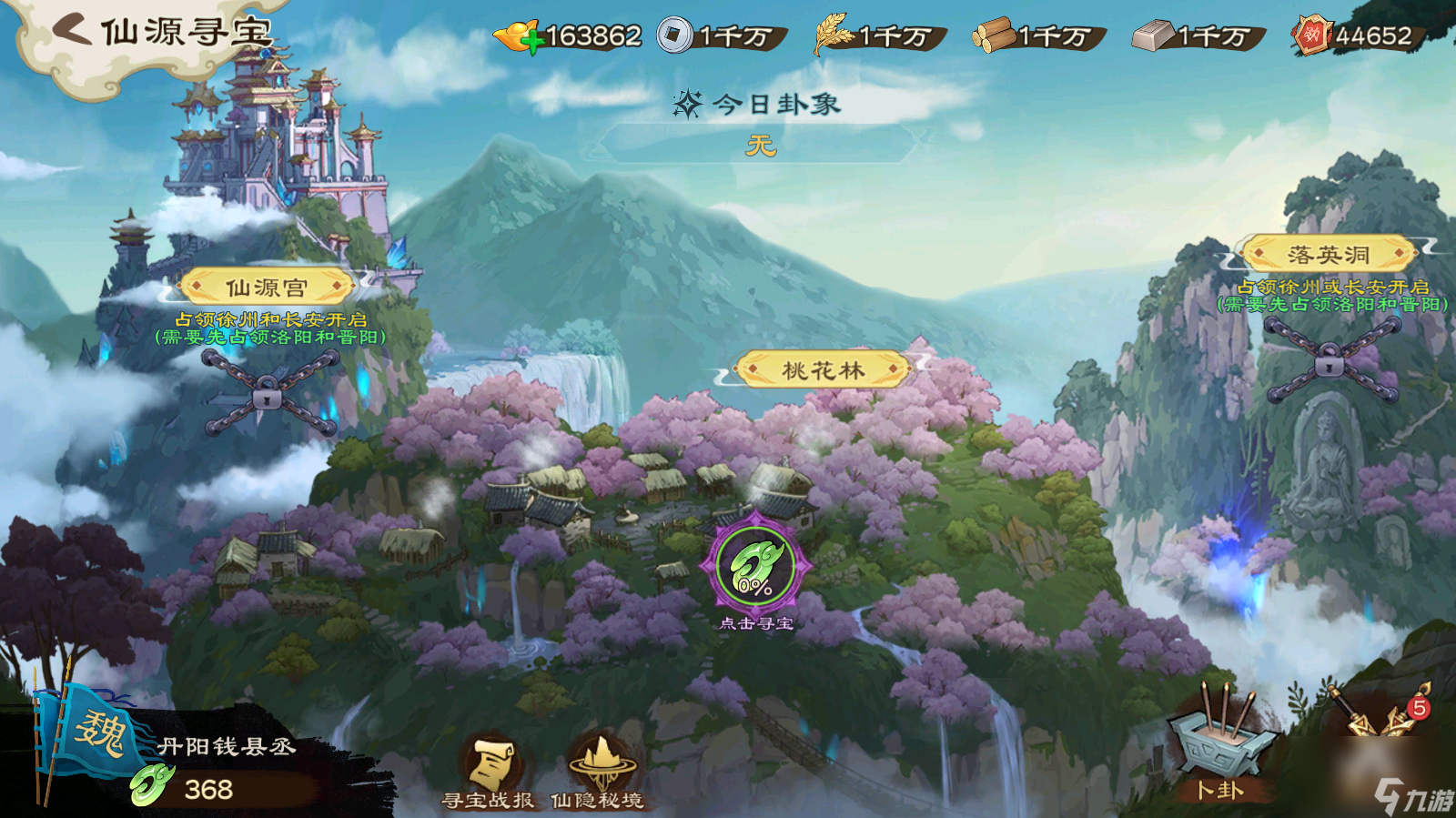Select the 桃花林 location label

(x=823, y=370)
